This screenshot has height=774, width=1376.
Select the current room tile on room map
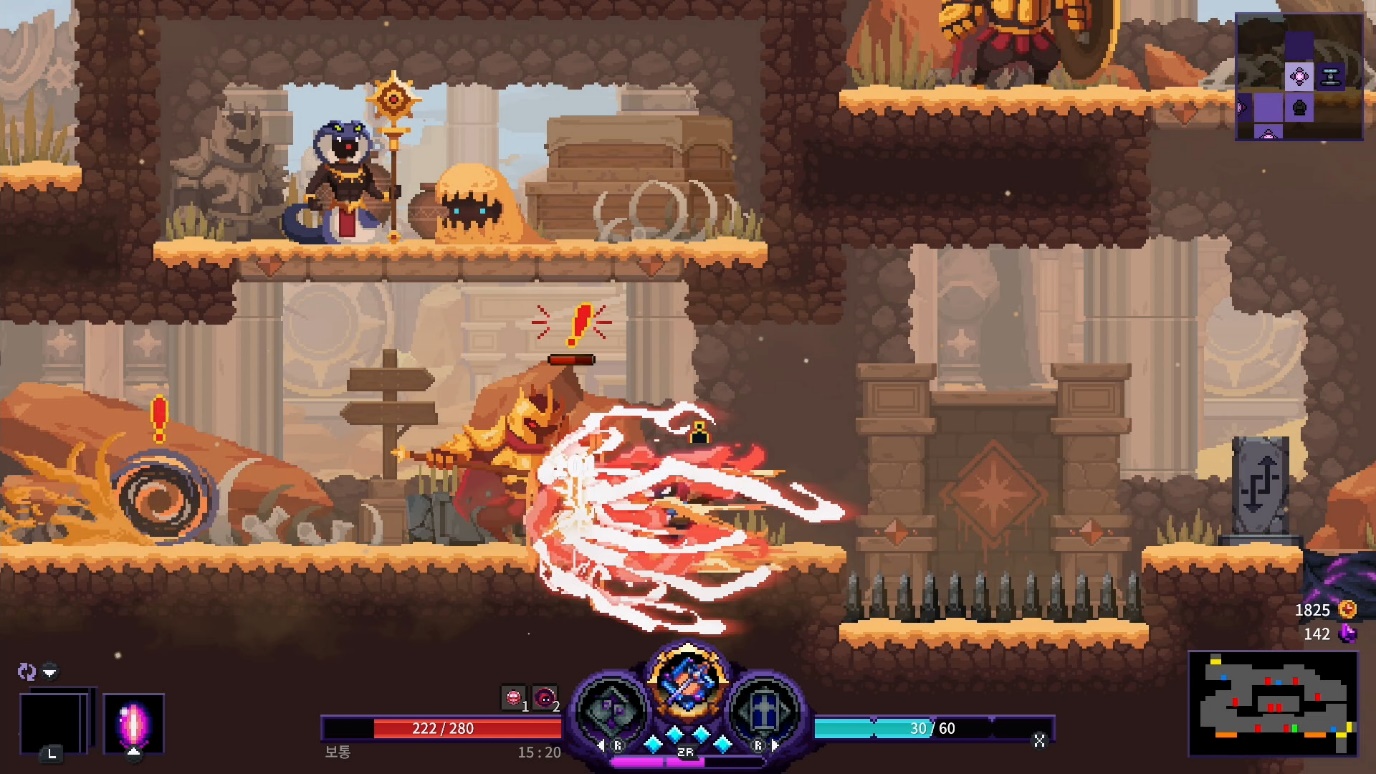[1298, 76]
